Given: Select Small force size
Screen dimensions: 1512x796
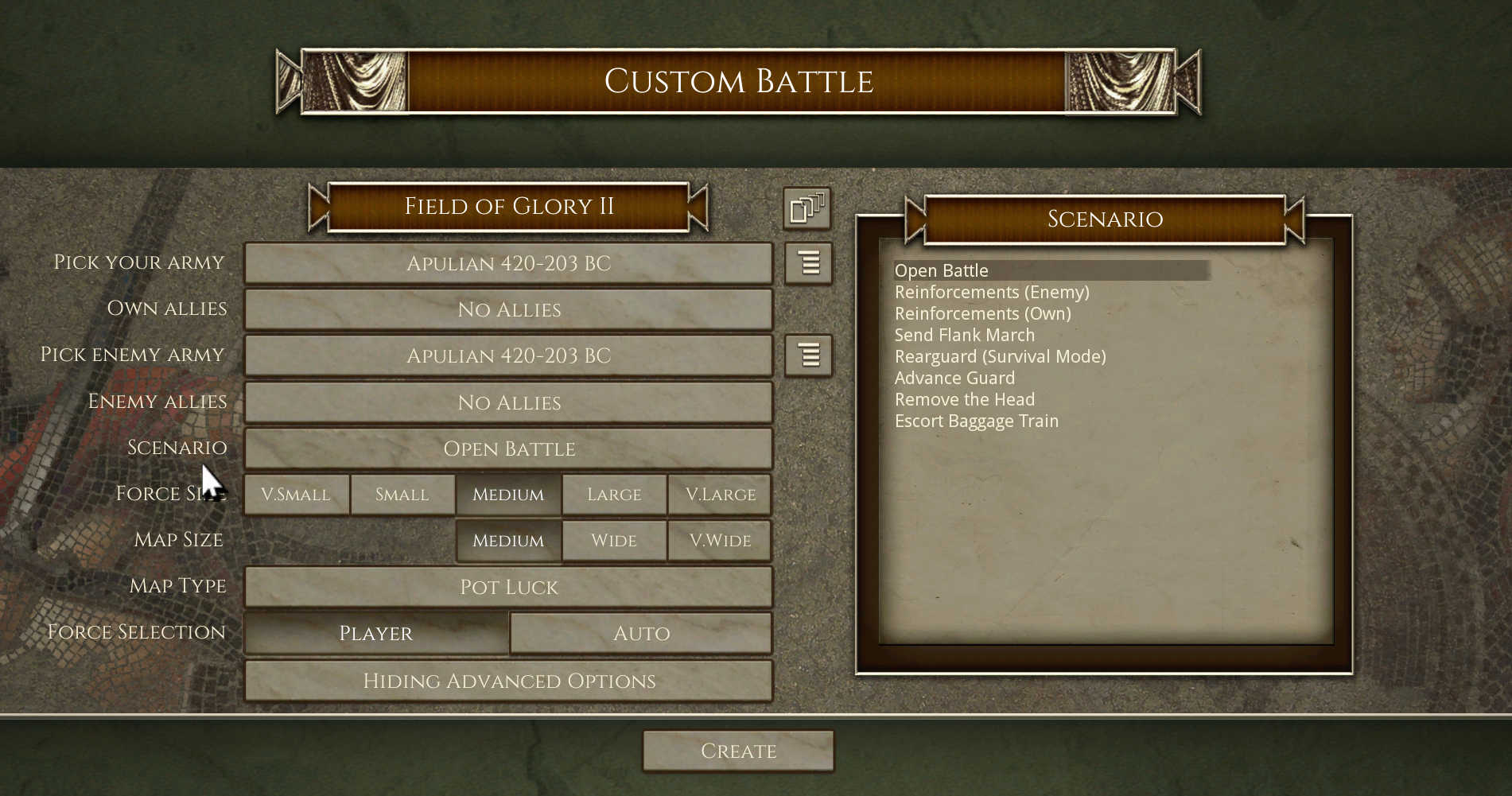Looking at the screenshot, I should point(402,495).
